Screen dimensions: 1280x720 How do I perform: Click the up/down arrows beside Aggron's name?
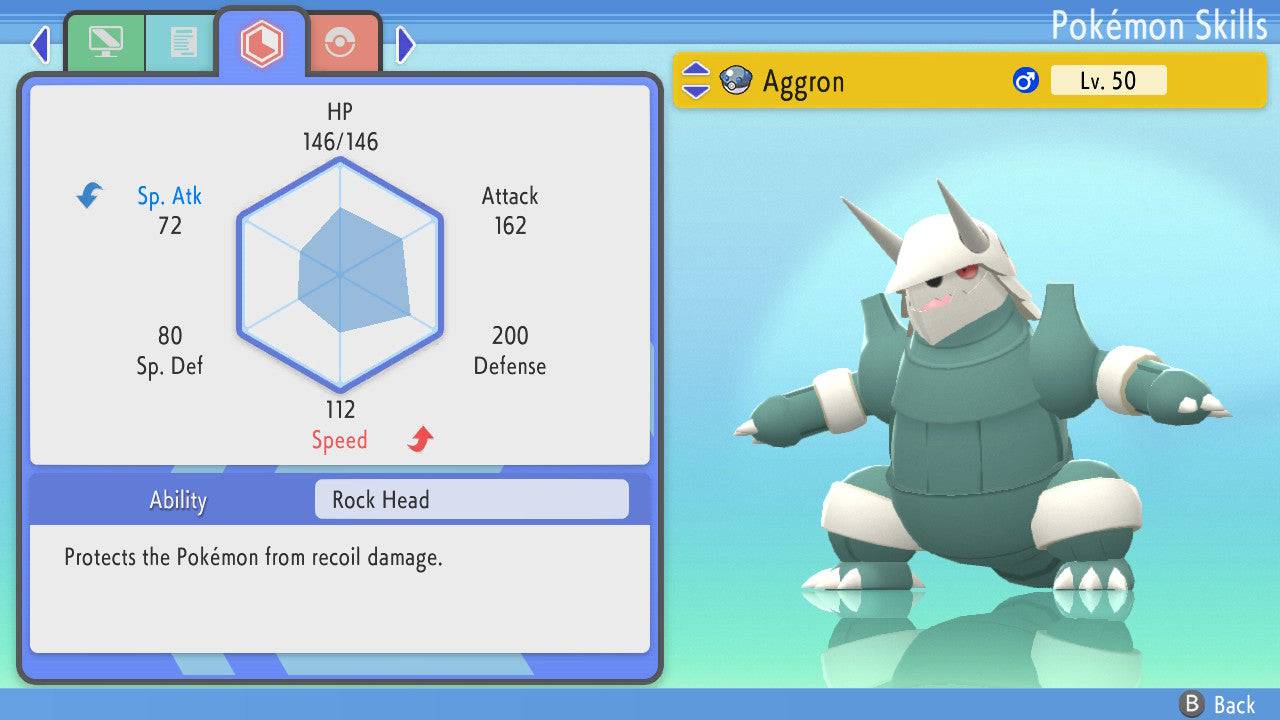(696, 81)
